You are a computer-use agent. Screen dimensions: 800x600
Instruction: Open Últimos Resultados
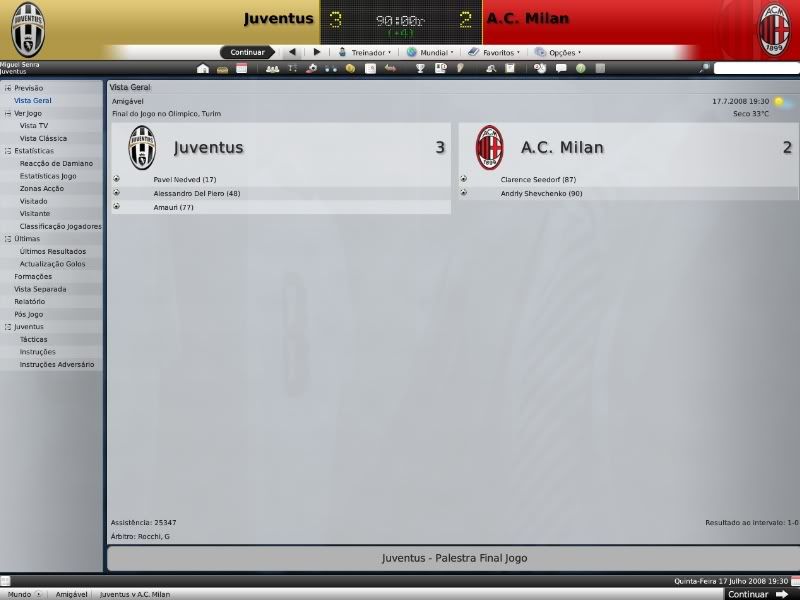[52, 251]
